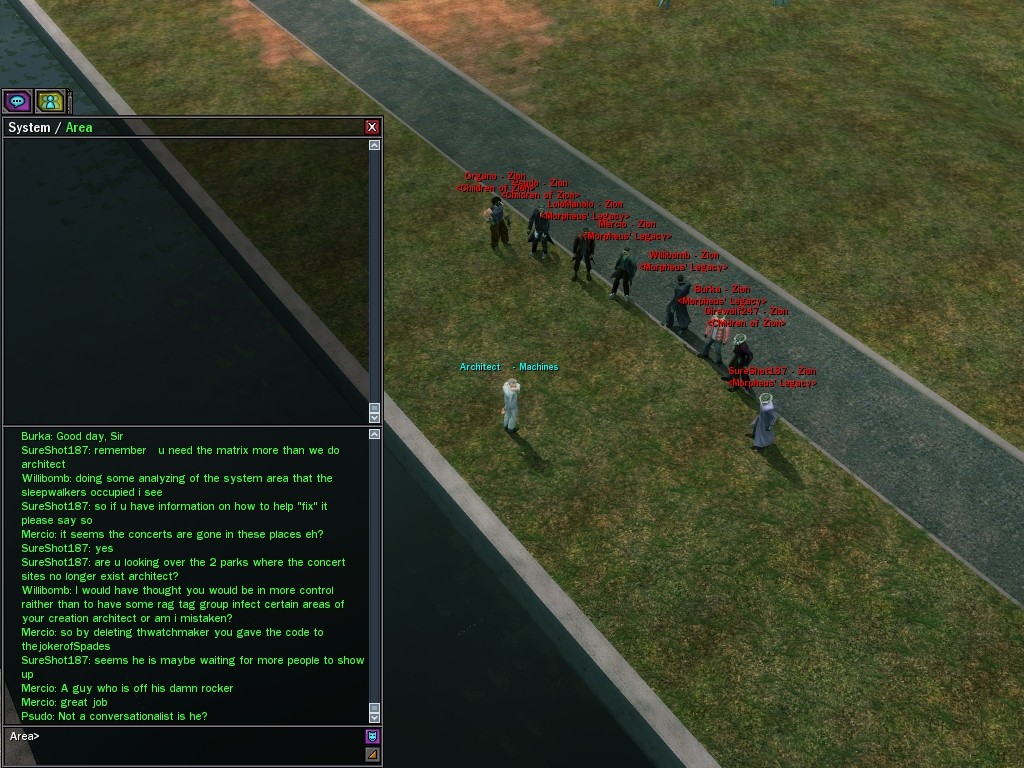Click the down arrow of the system pane scrollbar

(x=375, y=417)
